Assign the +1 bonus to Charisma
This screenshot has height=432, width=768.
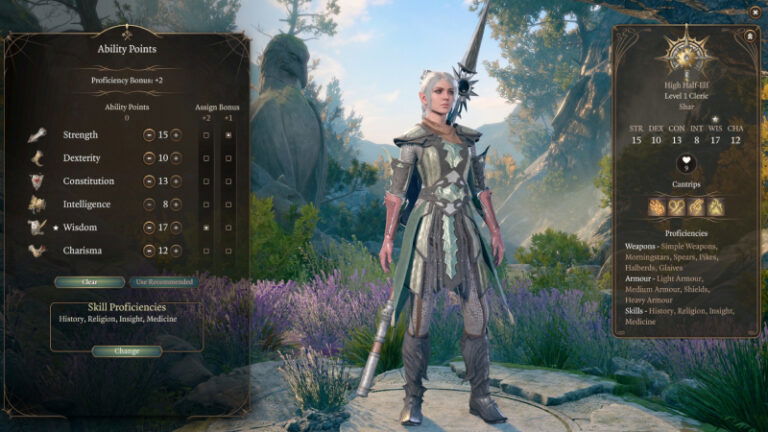[229, 251]
